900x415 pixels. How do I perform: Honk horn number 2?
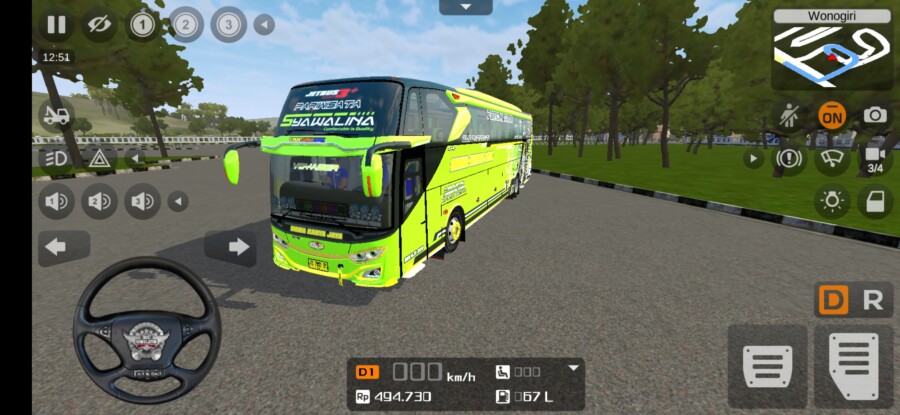coord(99,202)
